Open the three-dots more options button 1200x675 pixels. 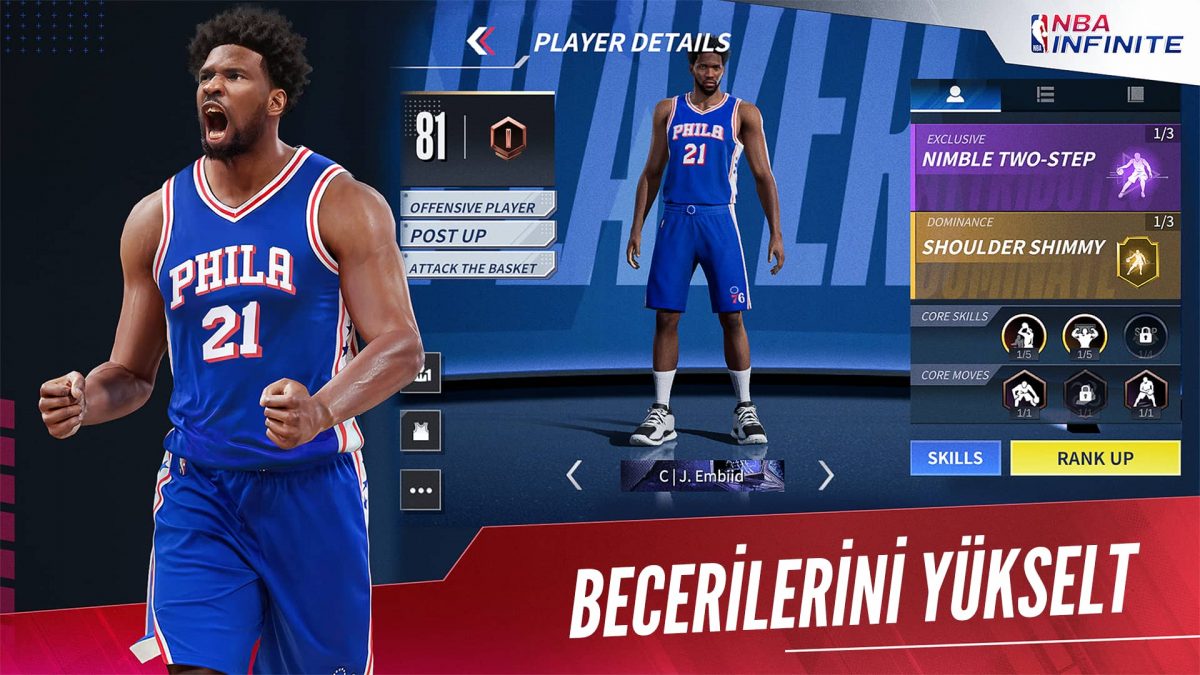pyautogui.click(x=421, y=491)
